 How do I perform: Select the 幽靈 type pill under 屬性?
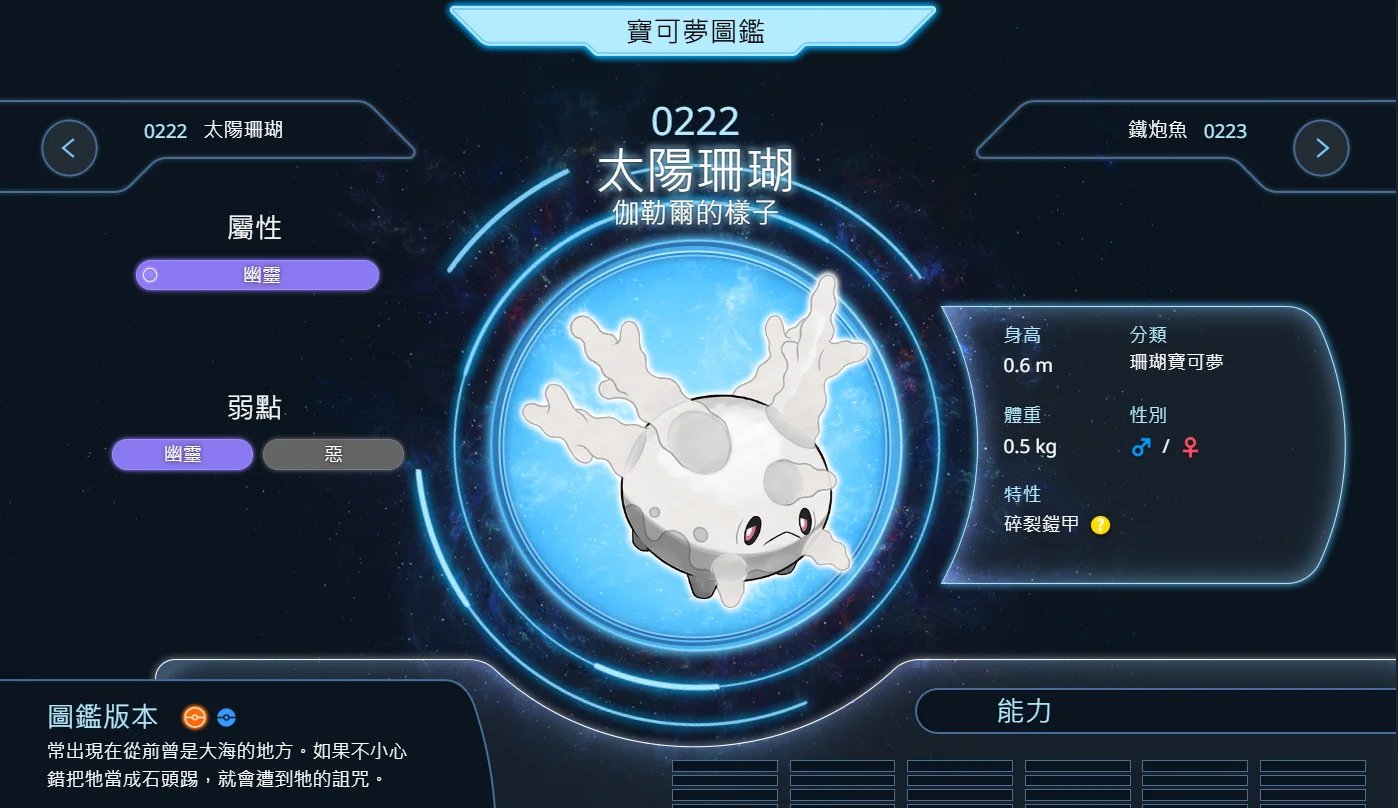(x=258, y=275)
